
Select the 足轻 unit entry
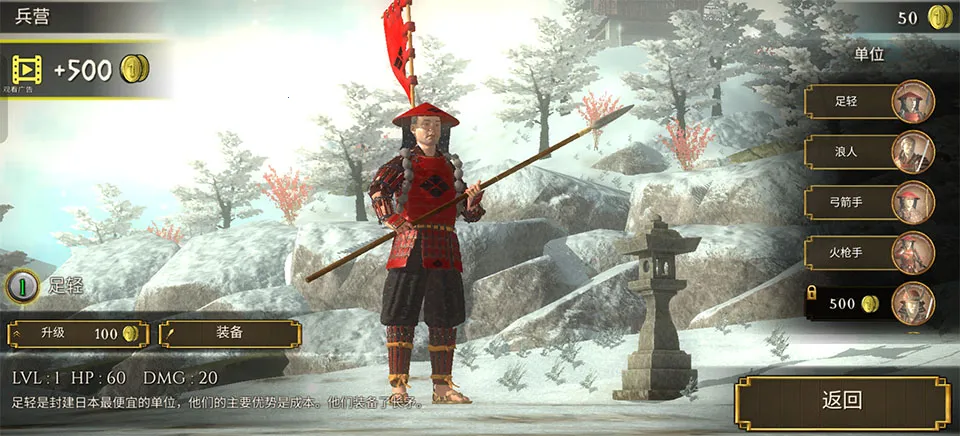(x=868, y=101)
